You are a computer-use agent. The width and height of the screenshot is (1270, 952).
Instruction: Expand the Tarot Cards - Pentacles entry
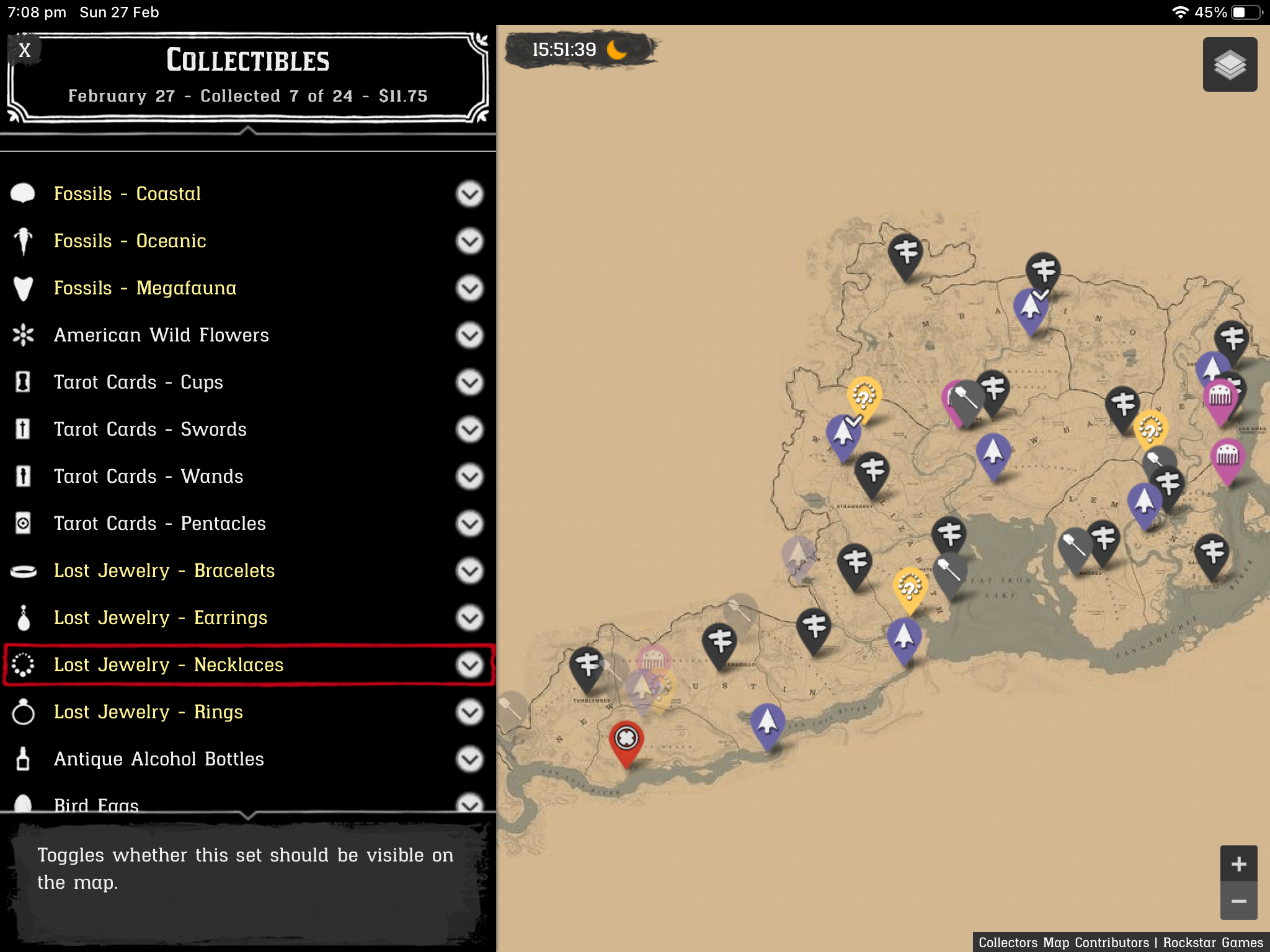click(x=469, y=523)
